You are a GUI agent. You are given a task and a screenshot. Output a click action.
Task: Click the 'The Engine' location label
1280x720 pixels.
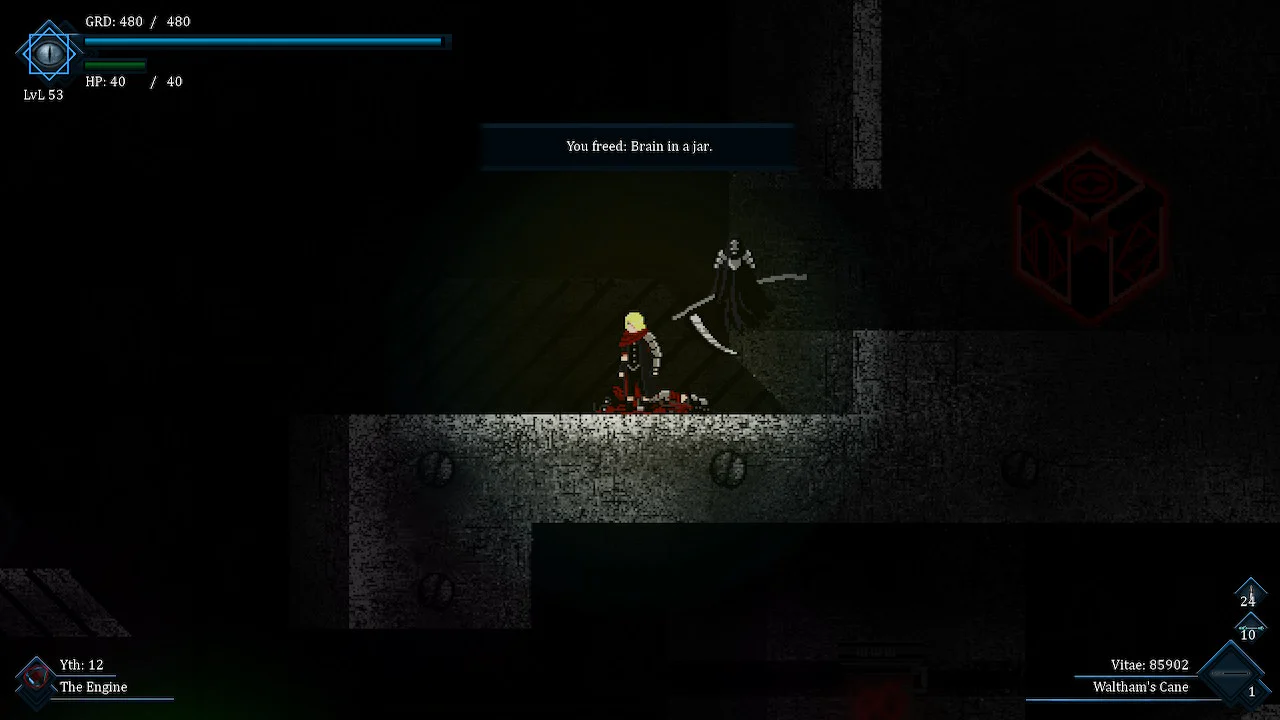[x=93, y=687]
